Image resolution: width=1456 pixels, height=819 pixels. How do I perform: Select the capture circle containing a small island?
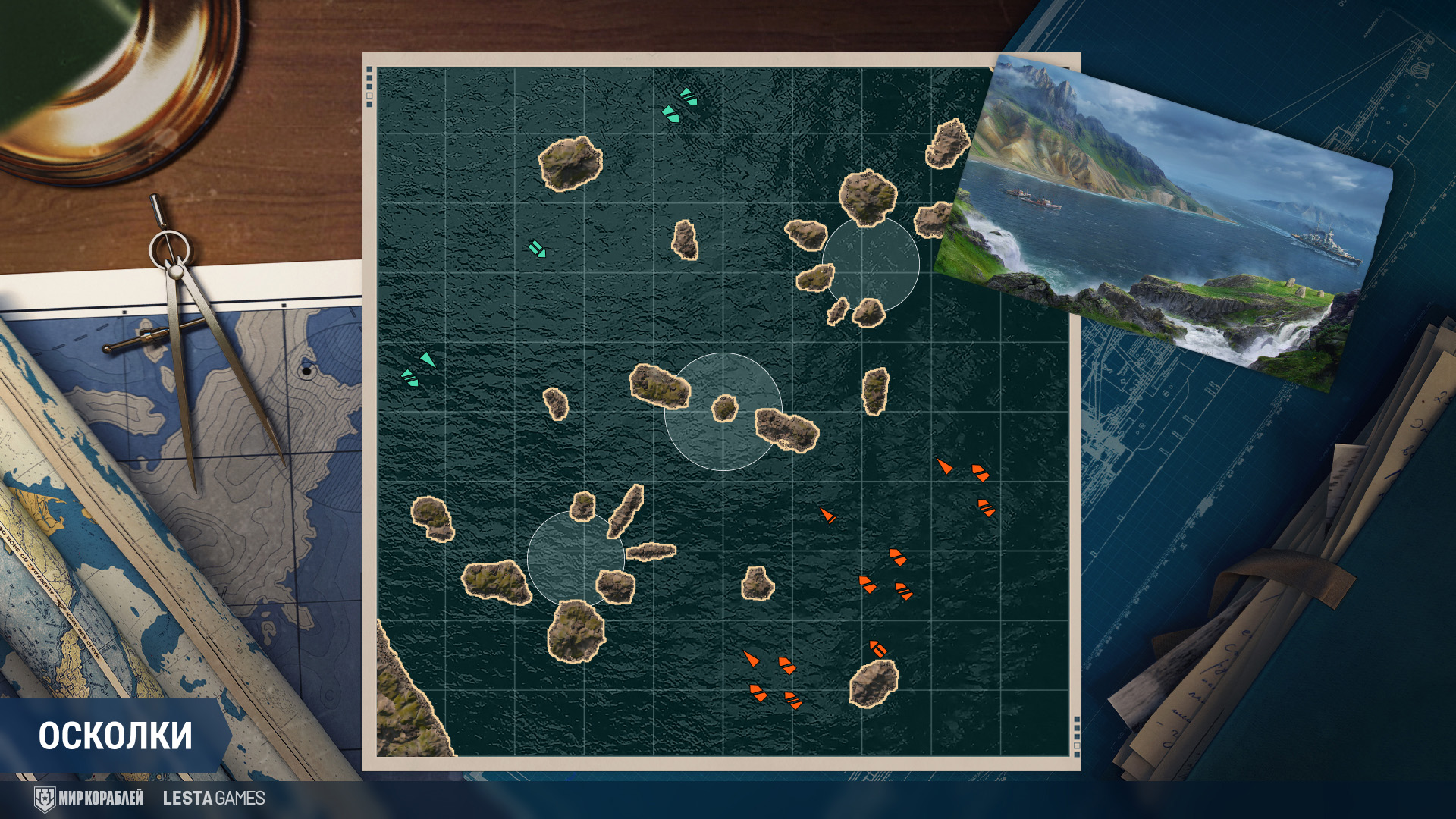(723, 412)
